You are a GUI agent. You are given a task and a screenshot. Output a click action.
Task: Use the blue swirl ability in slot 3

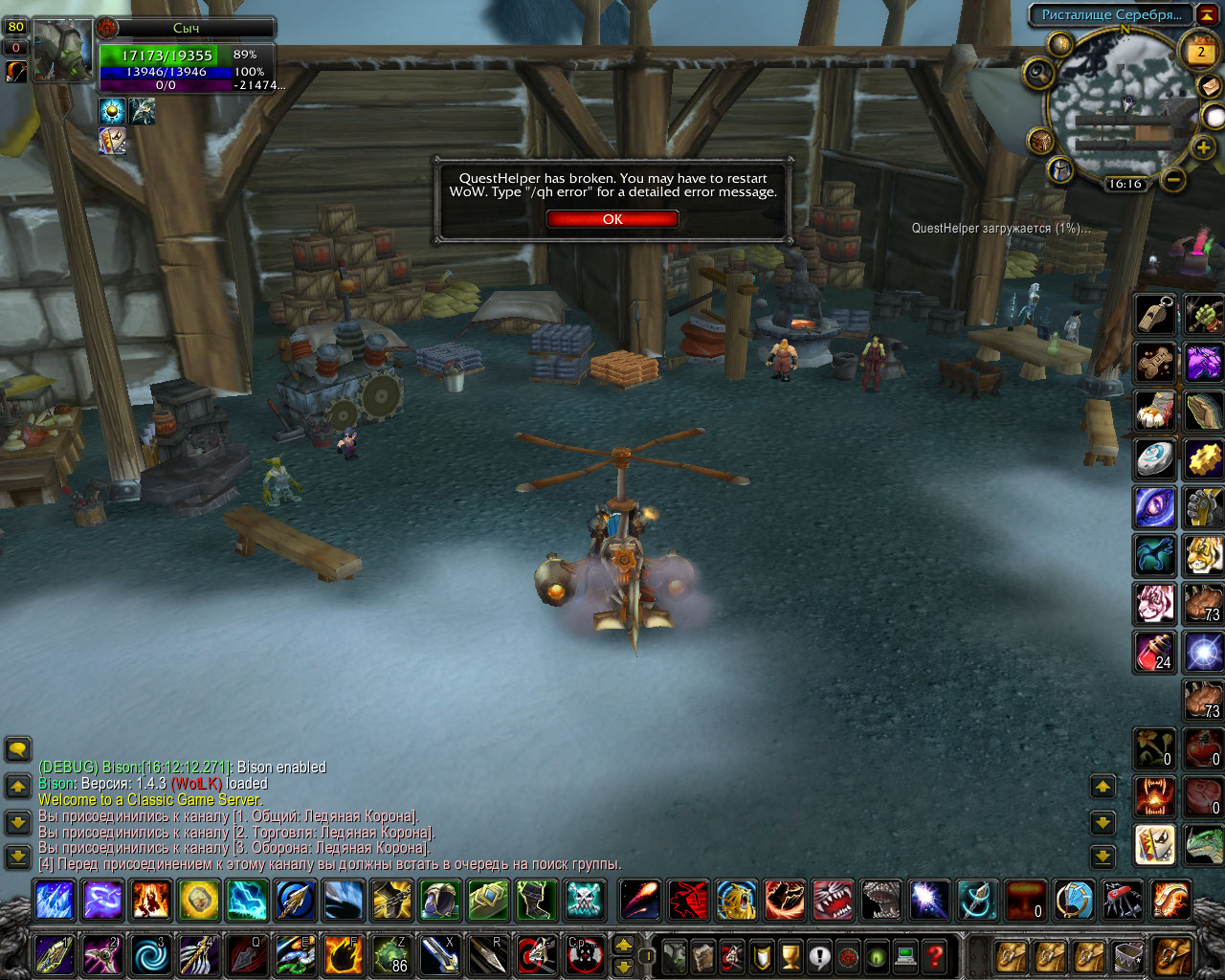[x=150, y=955]
